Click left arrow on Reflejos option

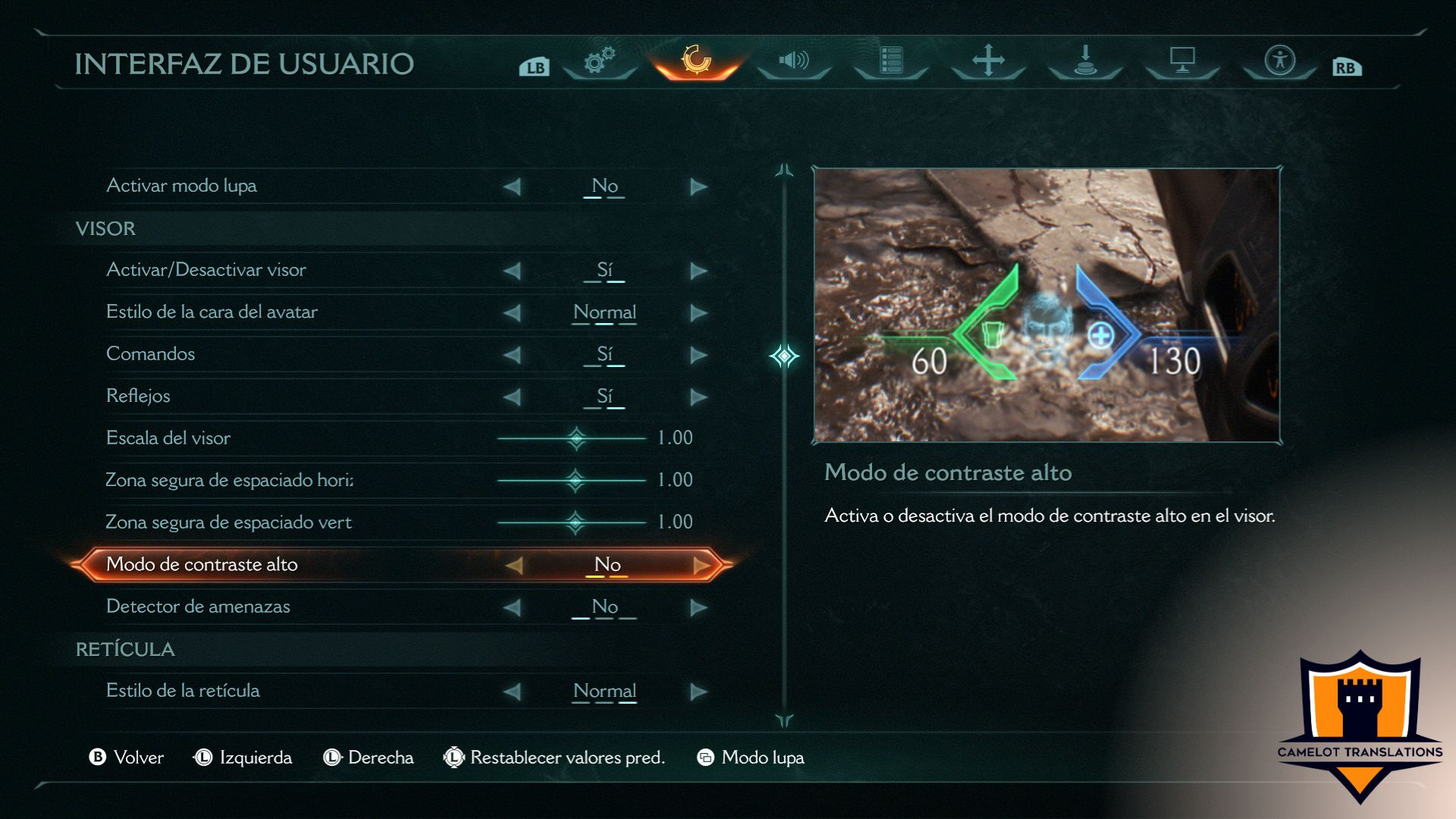[x=513, y=397]
